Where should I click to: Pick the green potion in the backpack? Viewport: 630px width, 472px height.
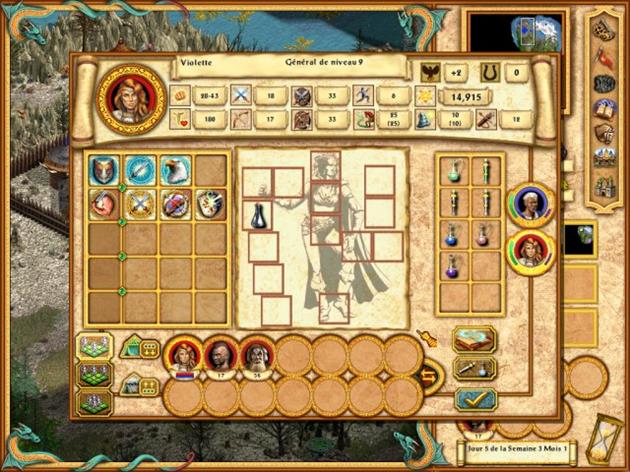pyautogui.click(x=455, y=171)
